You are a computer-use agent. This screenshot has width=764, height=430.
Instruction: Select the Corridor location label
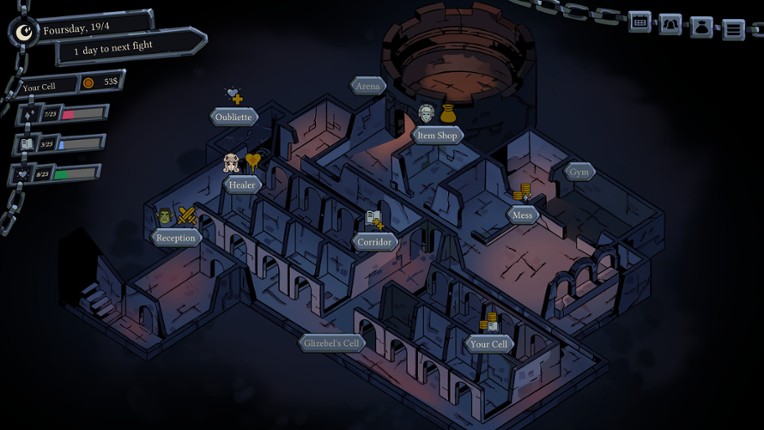375,242
